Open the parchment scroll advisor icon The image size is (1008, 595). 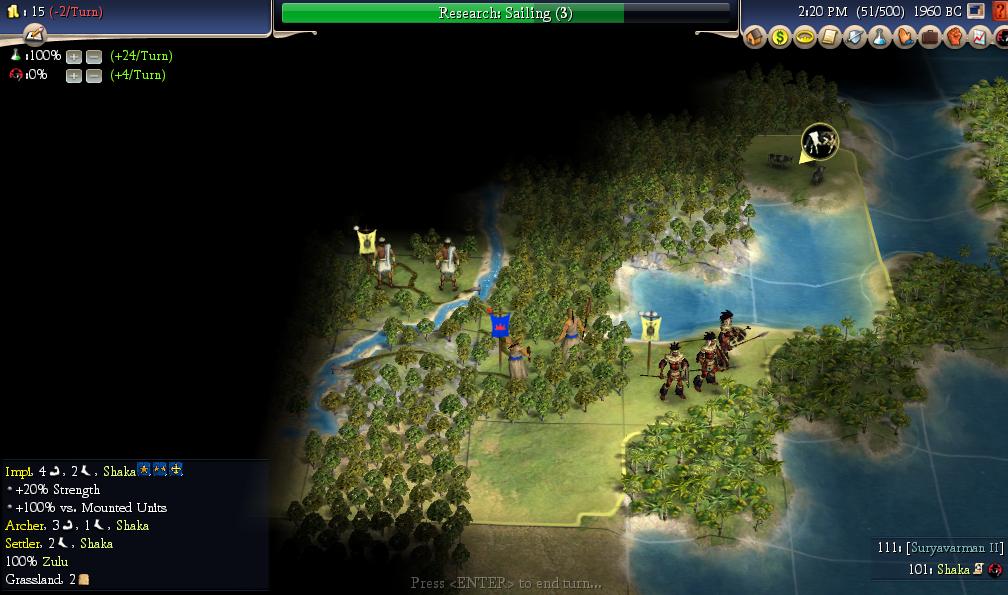point(830,38)
